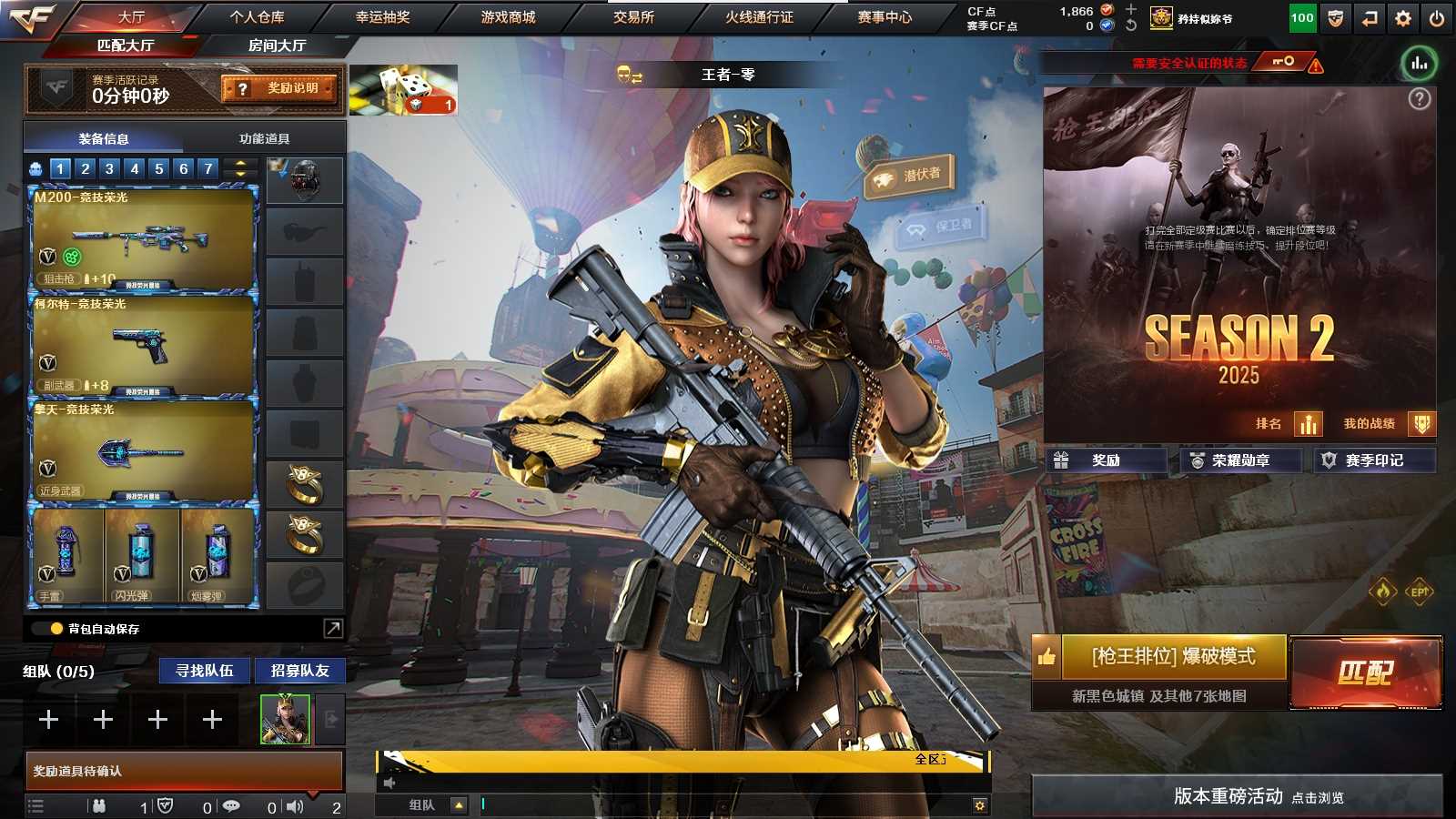
Task: Click the 寻找队伍 find team button
Action: 205,671
